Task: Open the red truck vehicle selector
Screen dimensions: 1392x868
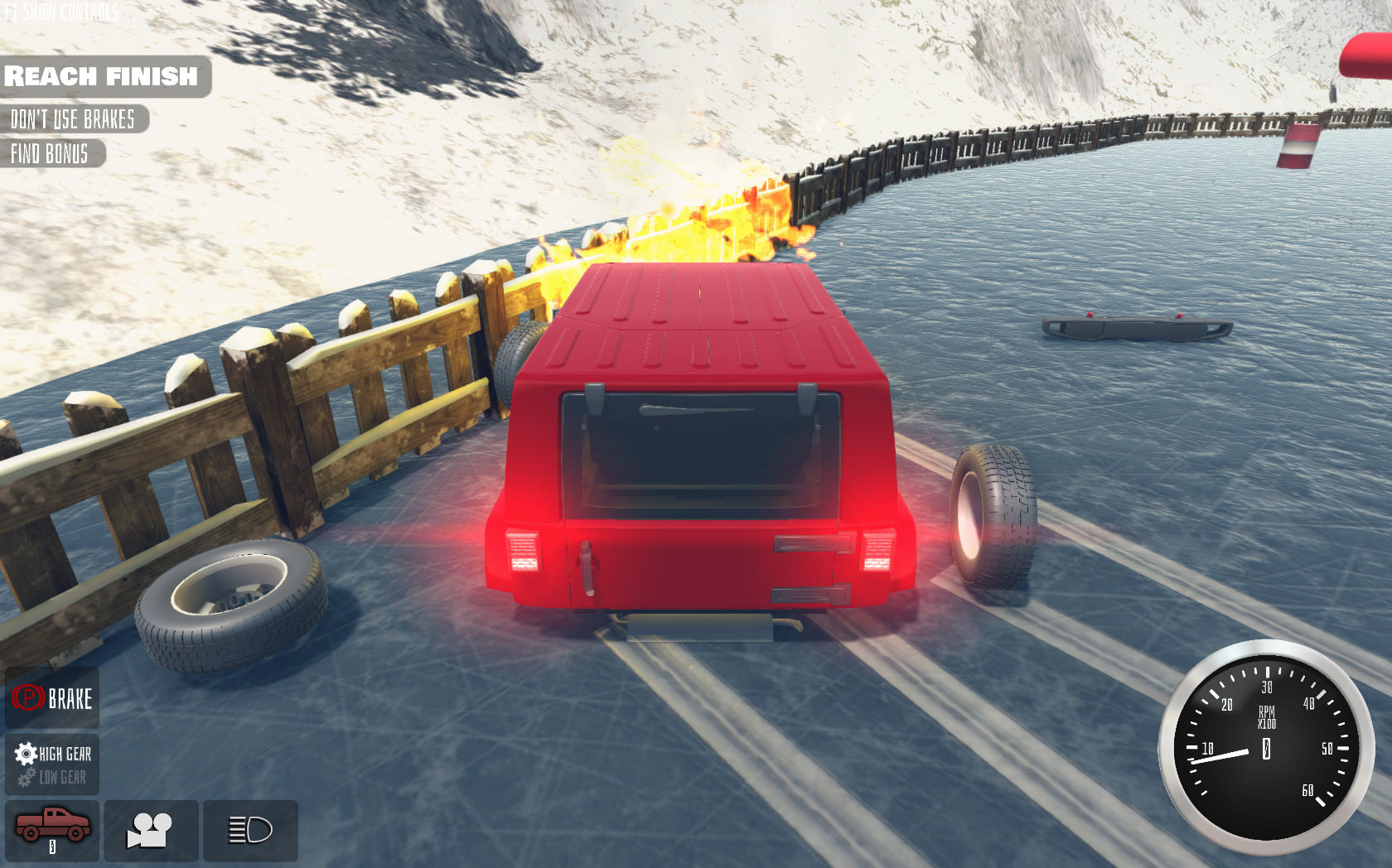Action: [51, 830]
